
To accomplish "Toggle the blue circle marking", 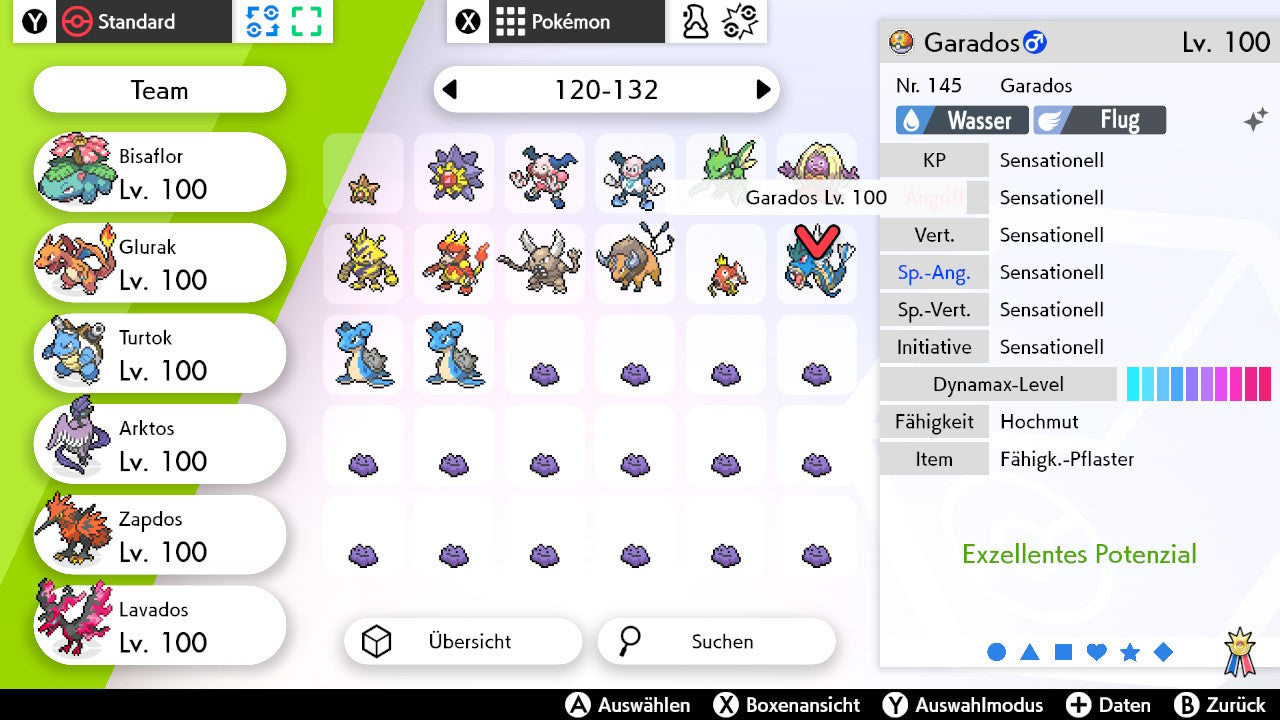I will coord(996,651).
